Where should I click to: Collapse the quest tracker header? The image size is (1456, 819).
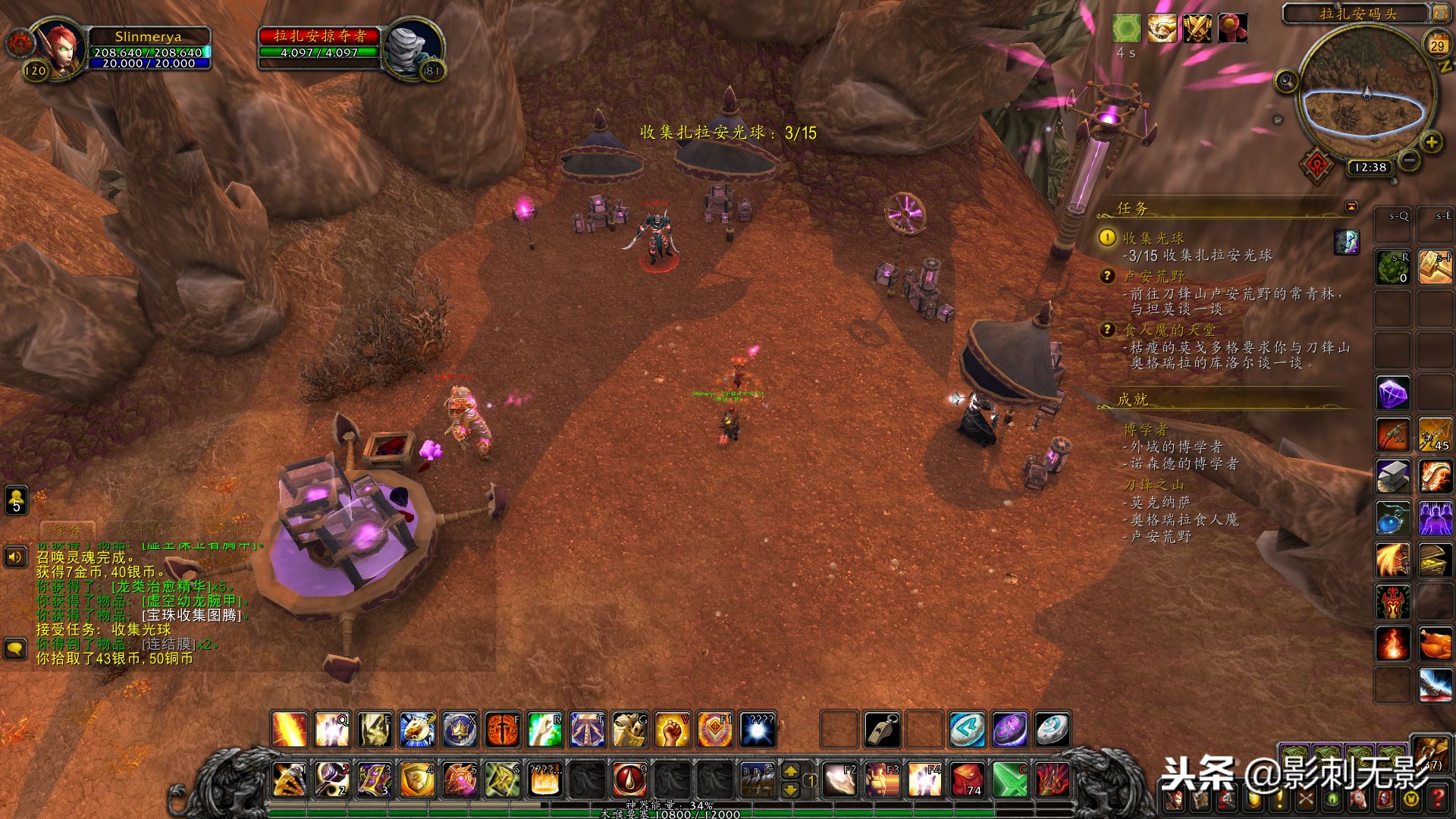tap(1351, 207)
